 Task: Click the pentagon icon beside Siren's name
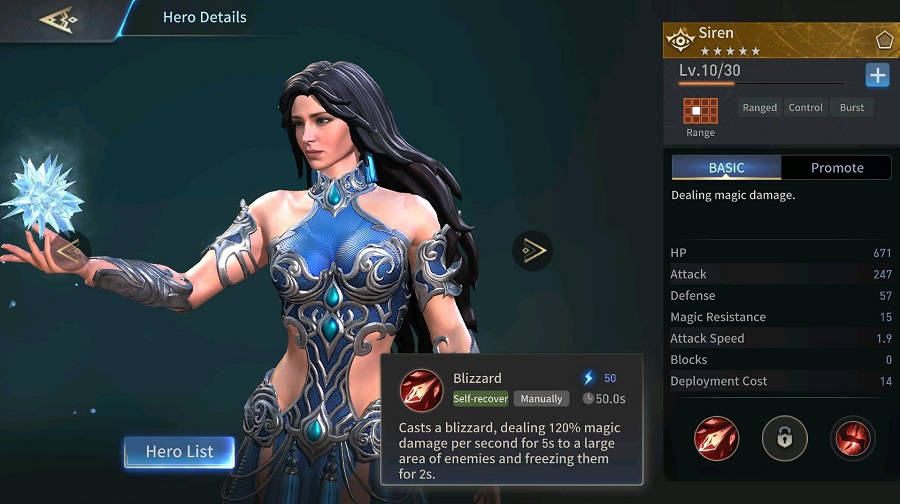[x=884, y=41]
